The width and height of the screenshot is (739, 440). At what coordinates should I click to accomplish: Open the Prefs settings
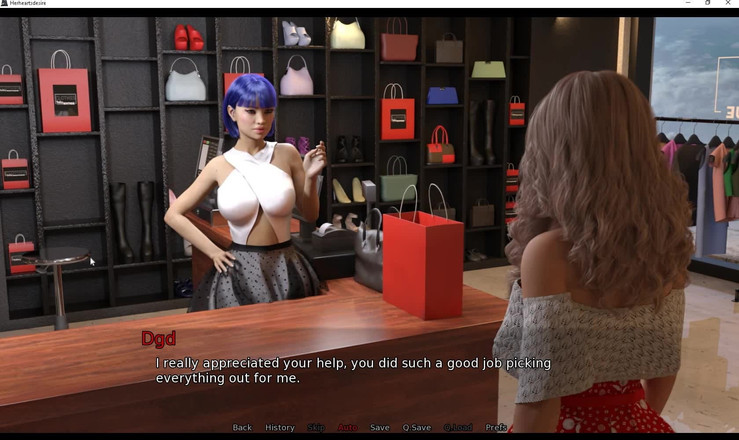(496, 428)
